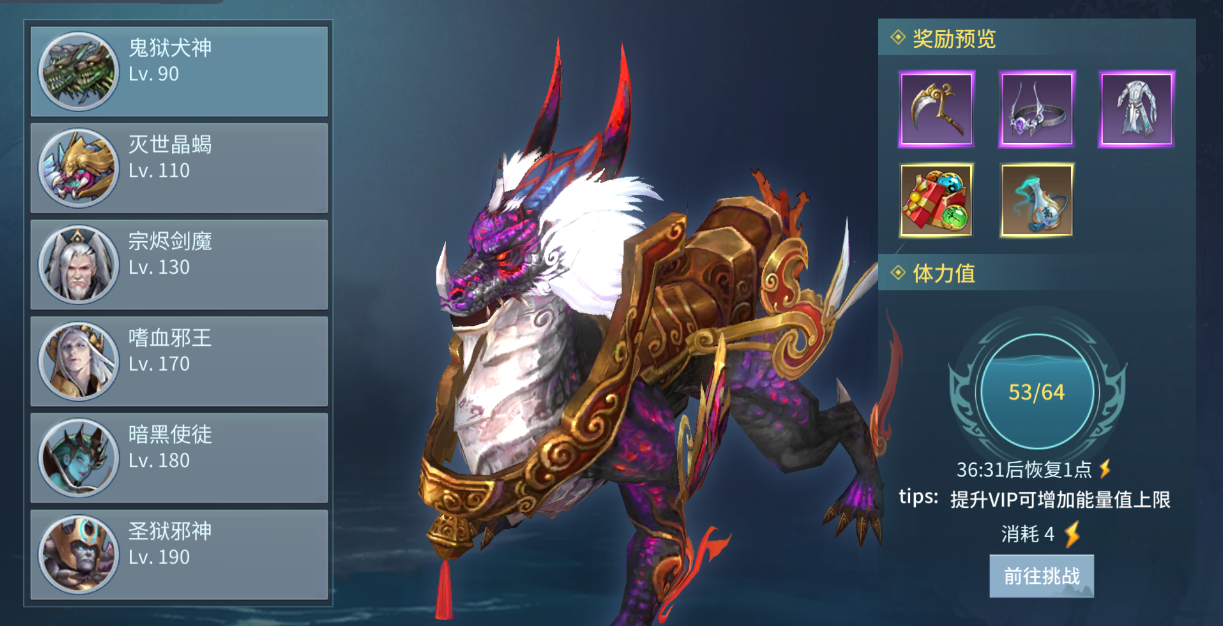The image size is (1223, 626).
Task: Choose the 灭世晶蝎 Lv. 110 row
Action: 180,167
